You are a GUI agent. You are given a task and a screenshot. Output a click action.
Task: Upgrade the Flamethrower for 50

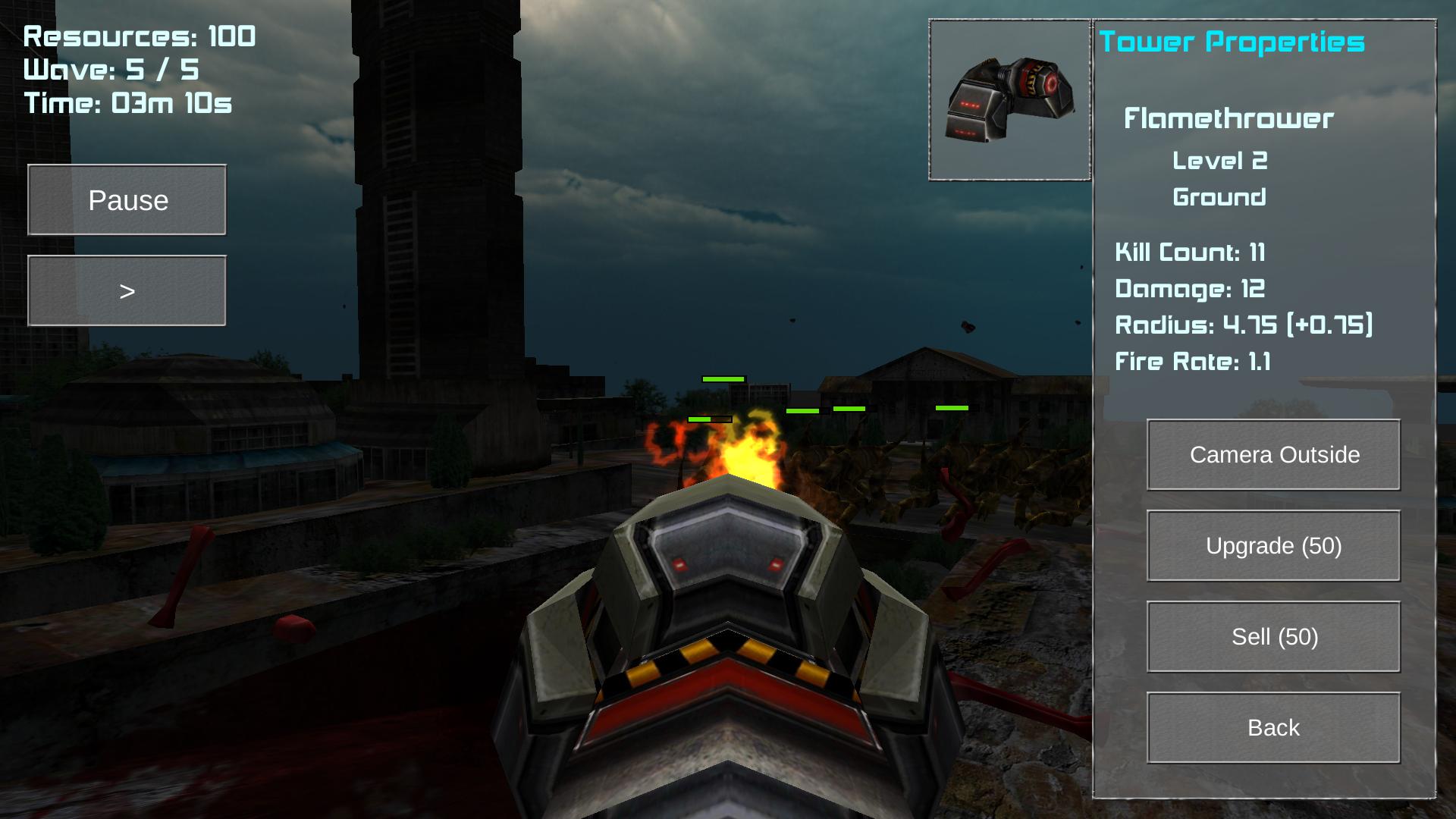[1273, 546]
